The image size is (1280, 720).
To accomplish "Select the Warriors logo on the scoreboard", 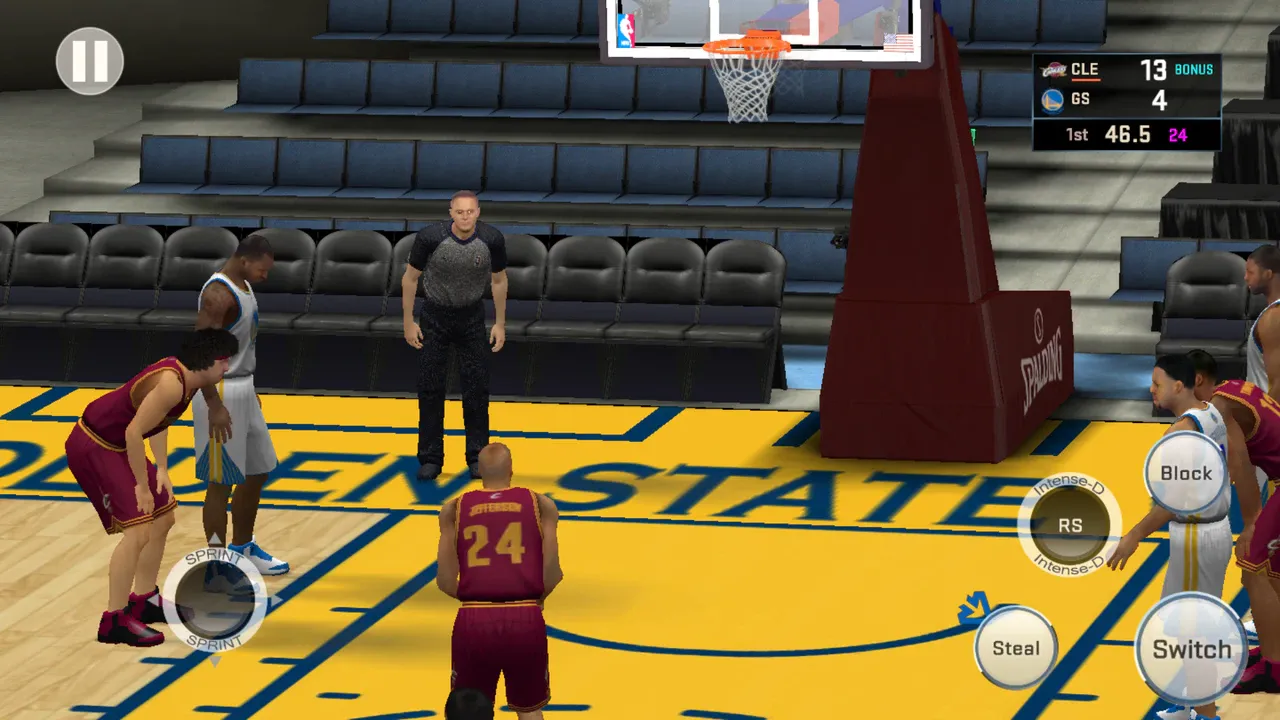I will (x=1050, y=99).
